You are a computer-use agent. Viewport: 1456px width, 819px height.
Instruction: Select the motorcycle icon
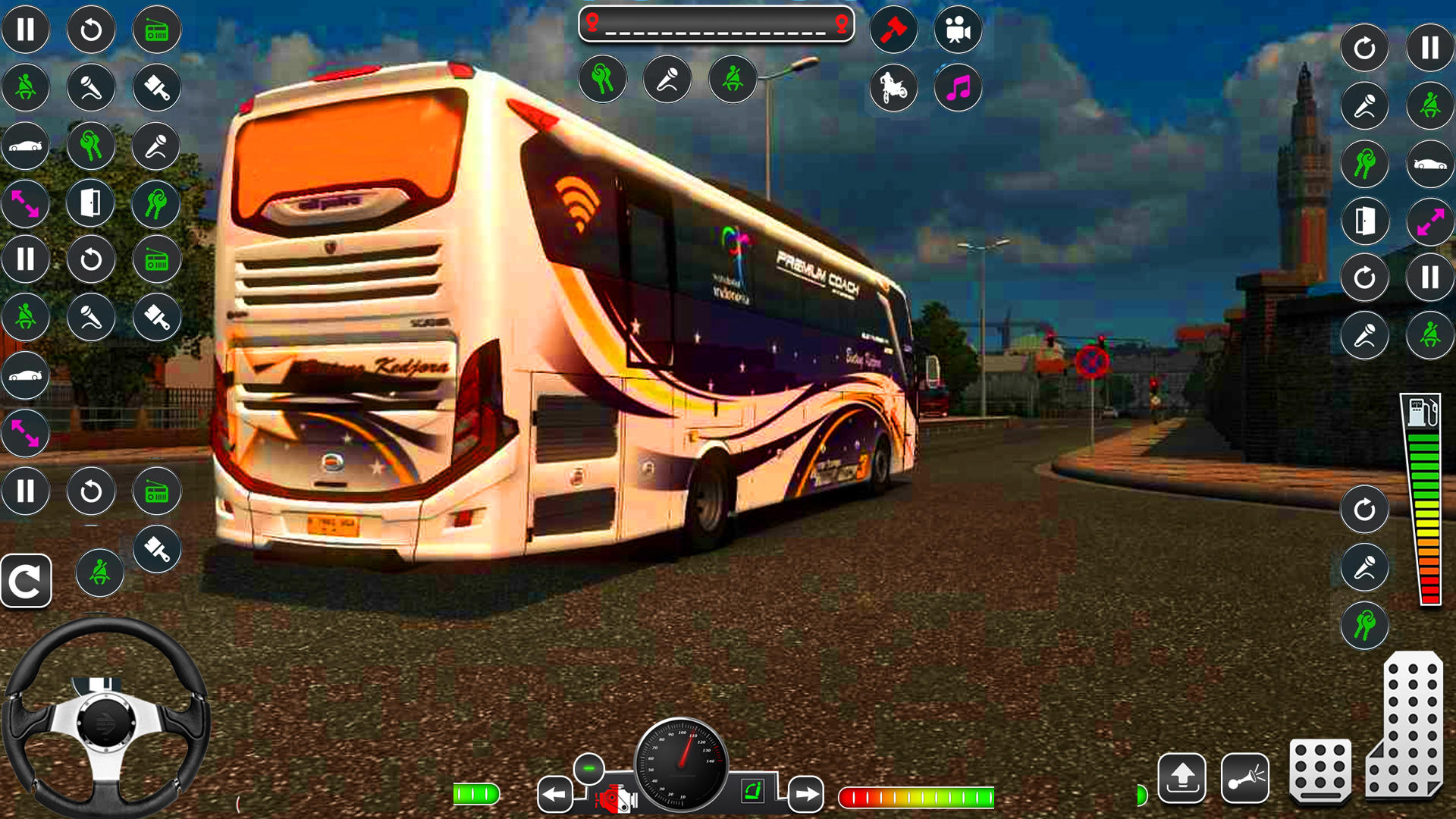[893, 89]
